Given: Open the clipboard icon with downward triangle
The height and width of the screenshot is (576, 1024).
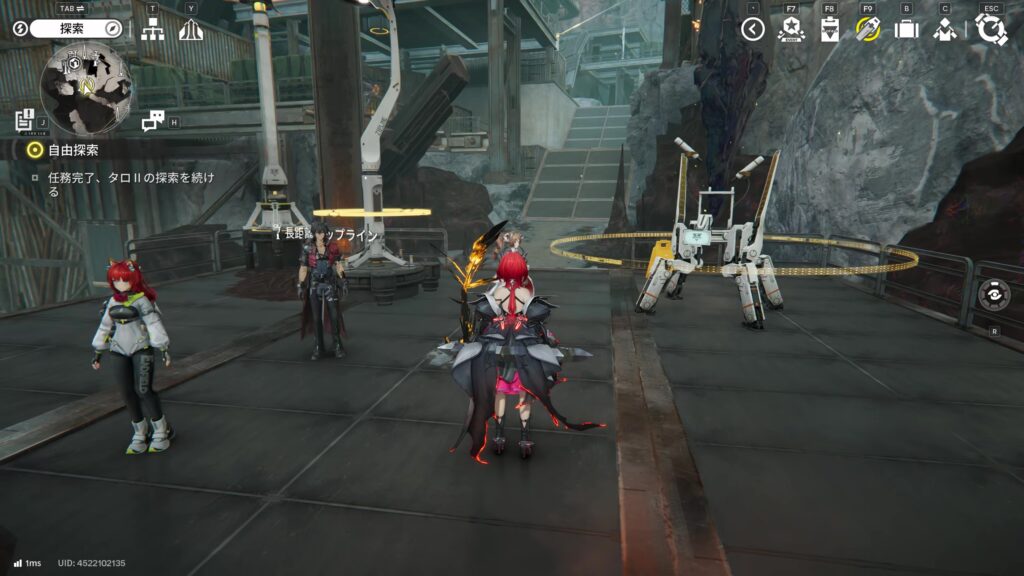Looking at the screenshot, I should pos(829,29).
